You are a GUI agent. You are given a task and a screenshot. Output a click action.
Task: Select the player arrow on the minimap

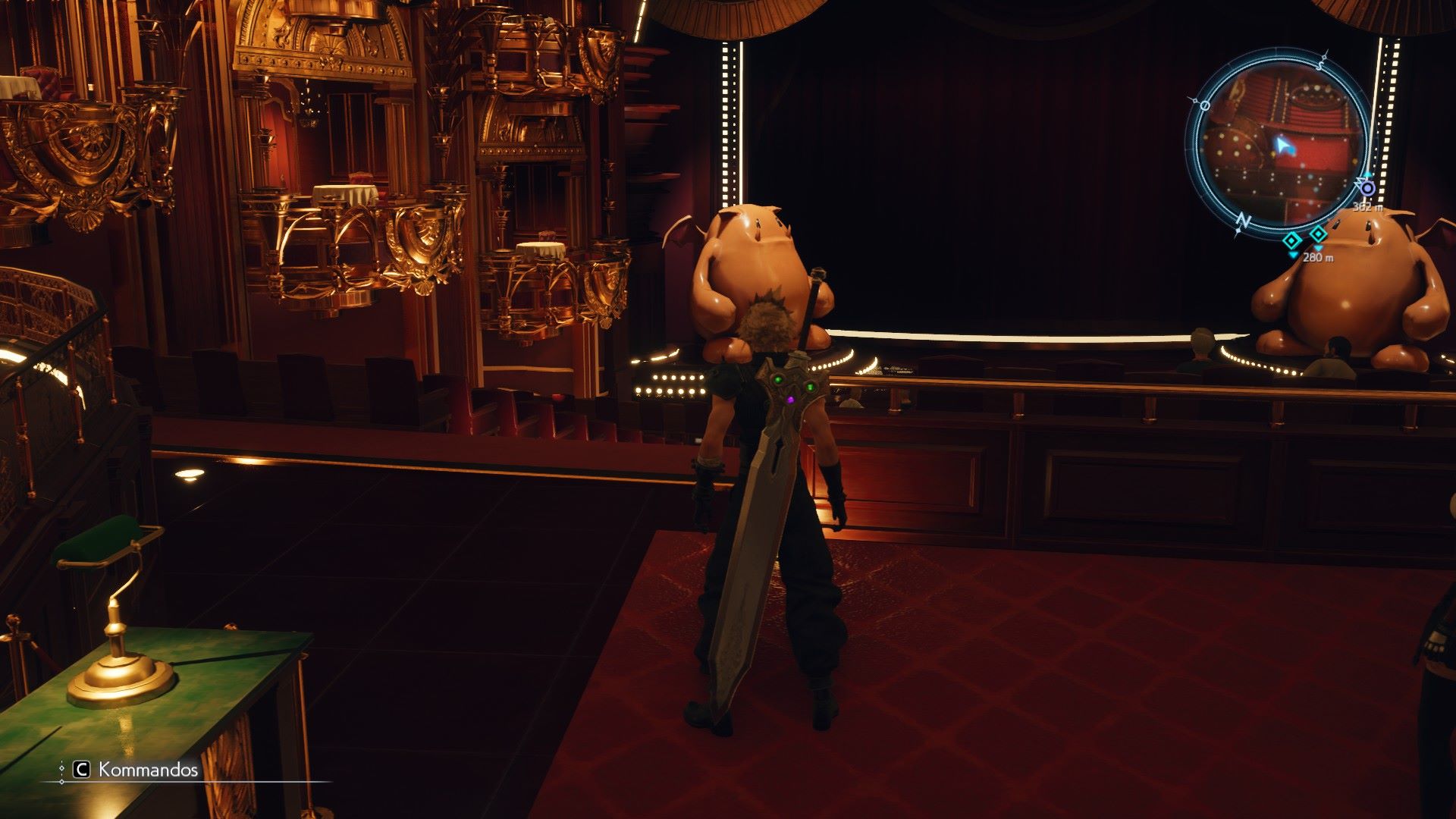(x=1282, y=144)
